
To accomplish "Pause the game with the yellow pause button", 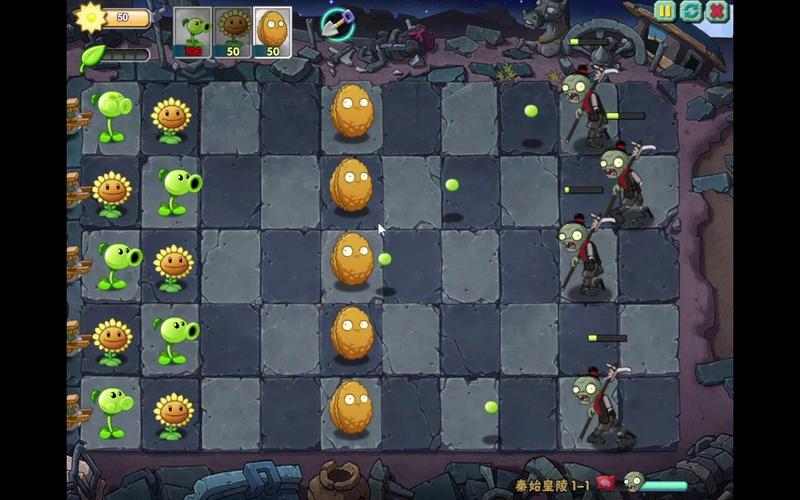I will tap(665, 11).
